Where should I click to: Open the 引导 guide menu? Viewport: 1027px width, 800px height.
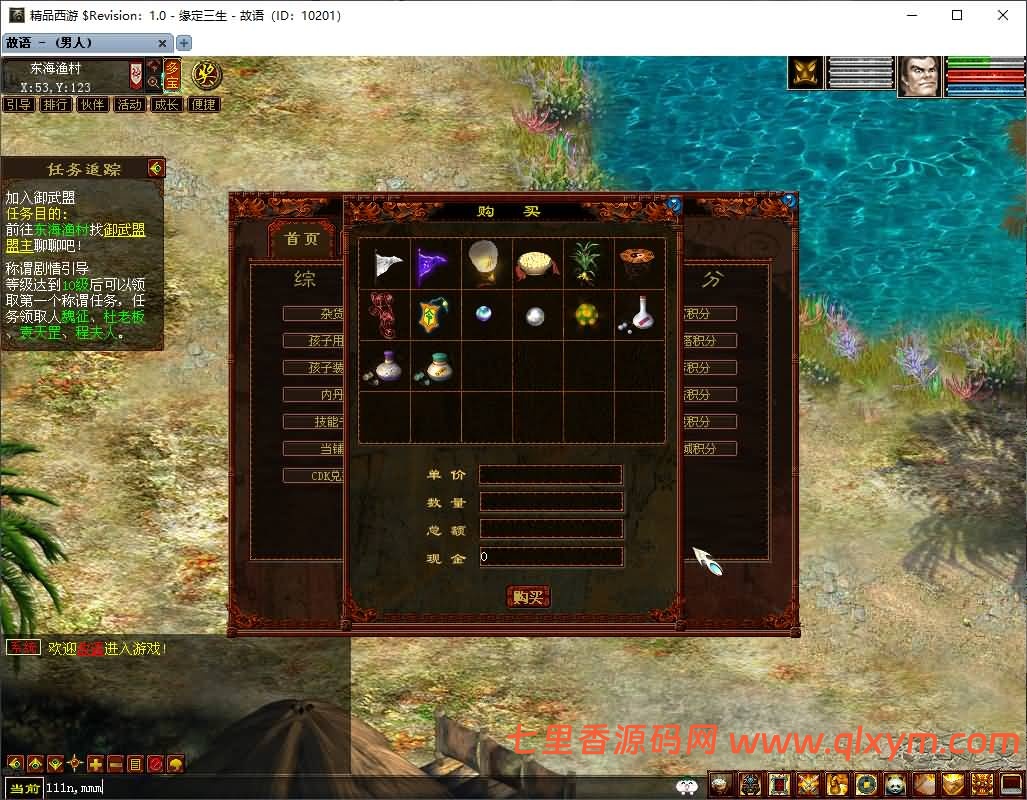click(x=19, y=104)
